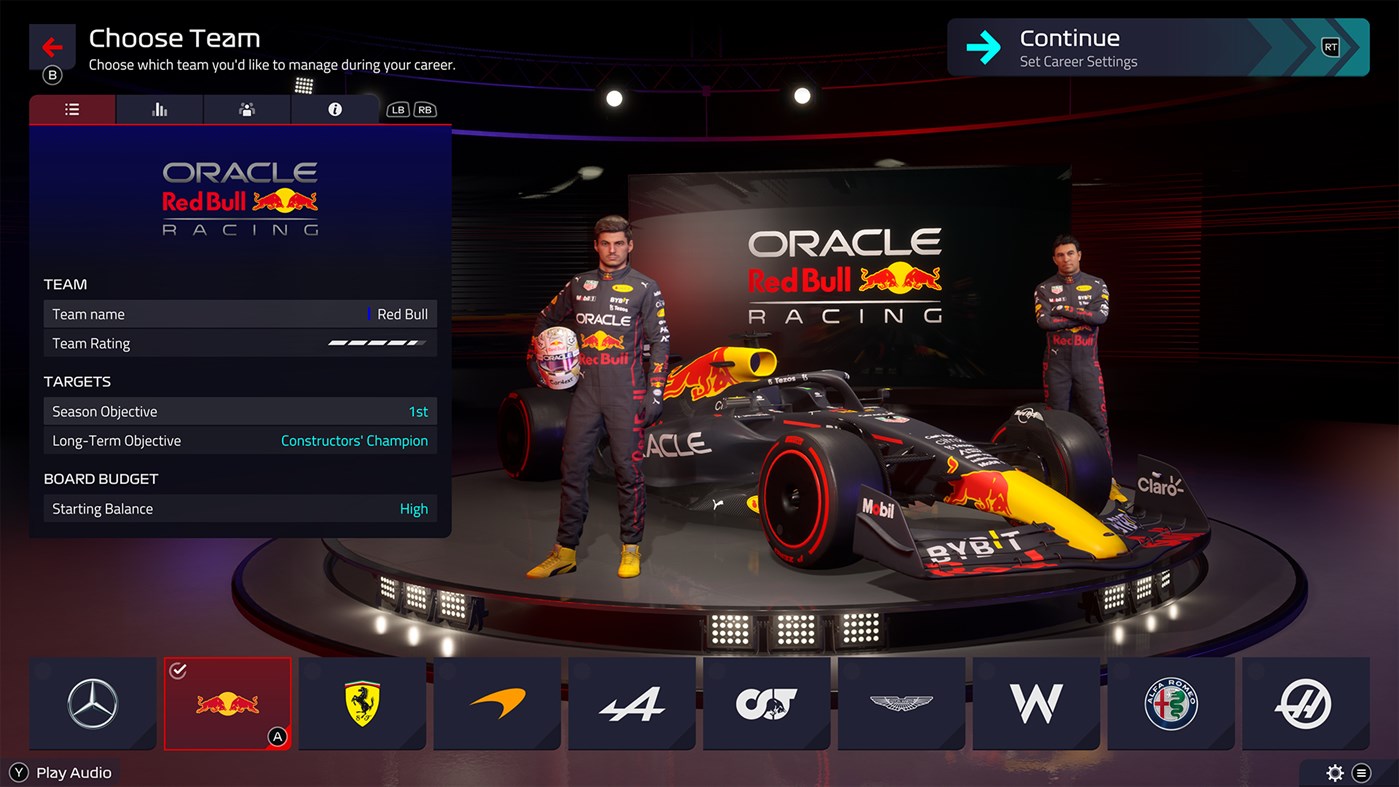The image size is (1399, 787).
Task: Click the Team Rating bar indicator
Action: pyautogui.click(x=380, y=342)
